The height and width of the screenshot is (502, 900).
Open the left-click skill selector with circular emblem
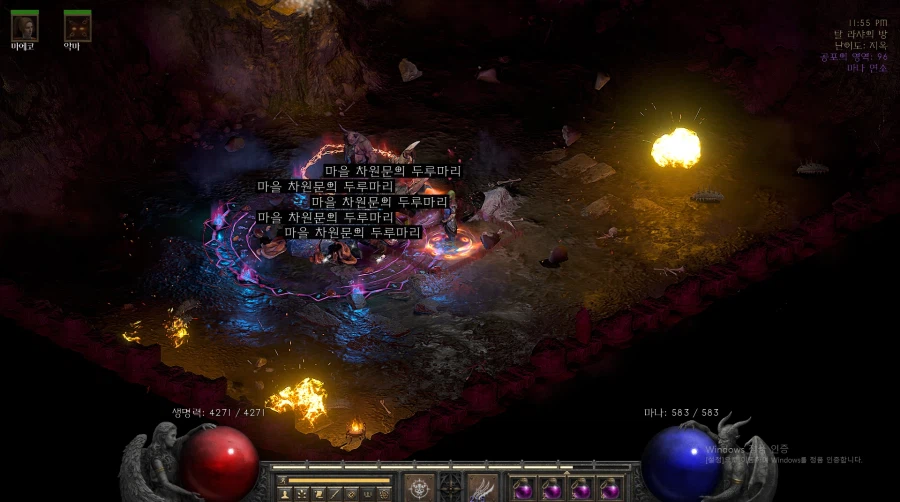click(420, 489)
